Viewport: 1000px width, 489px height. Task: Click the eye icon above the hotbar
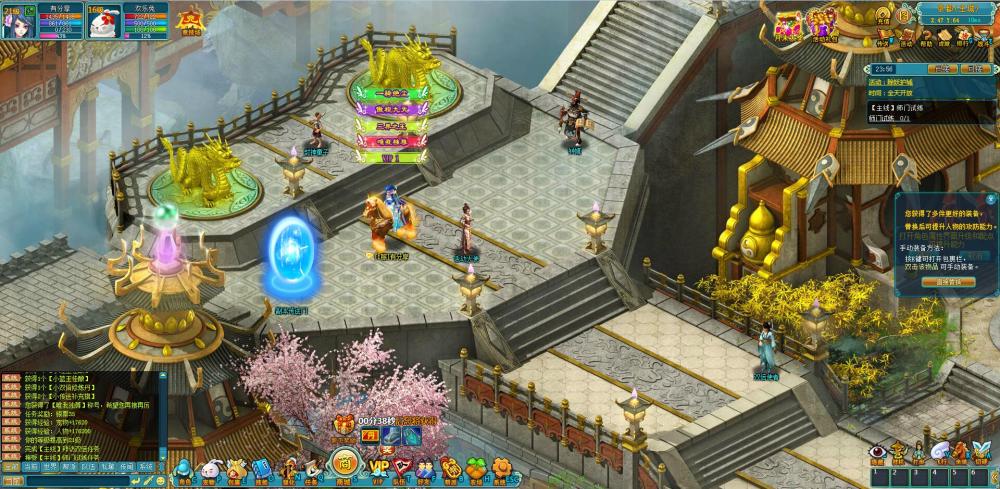[x=876, y=453]
